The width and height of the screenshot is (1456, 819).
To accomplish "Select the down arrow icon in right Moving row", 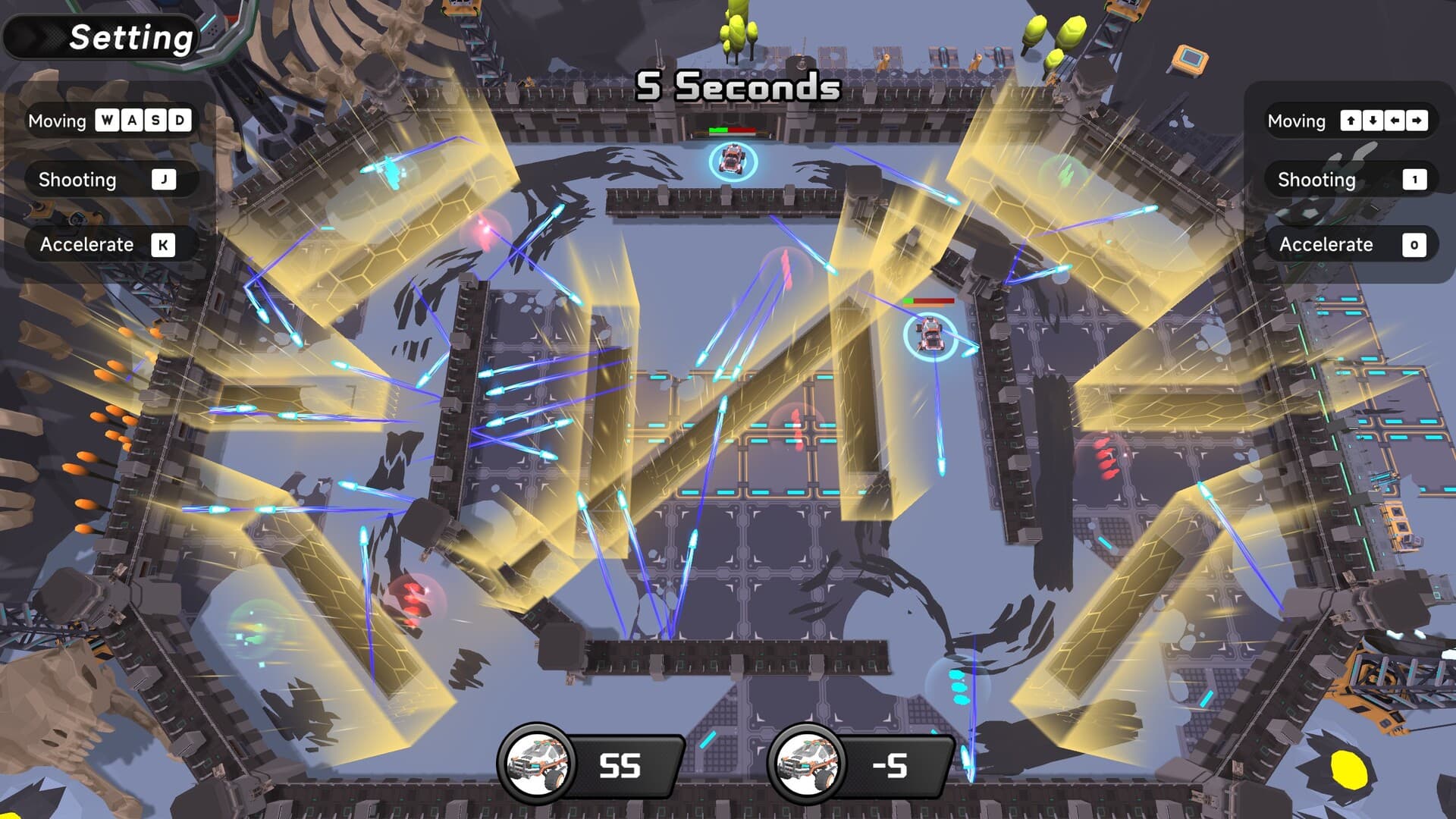I will pyautogui.click(x=1371, y=121).
